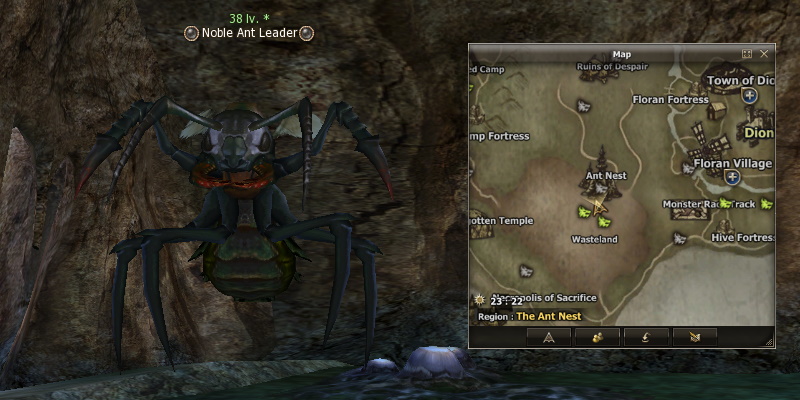Click the fourth map toolbar button with the striped flag
The height and width of the screenshot is (400, 800).
click(x=695, y=337)
